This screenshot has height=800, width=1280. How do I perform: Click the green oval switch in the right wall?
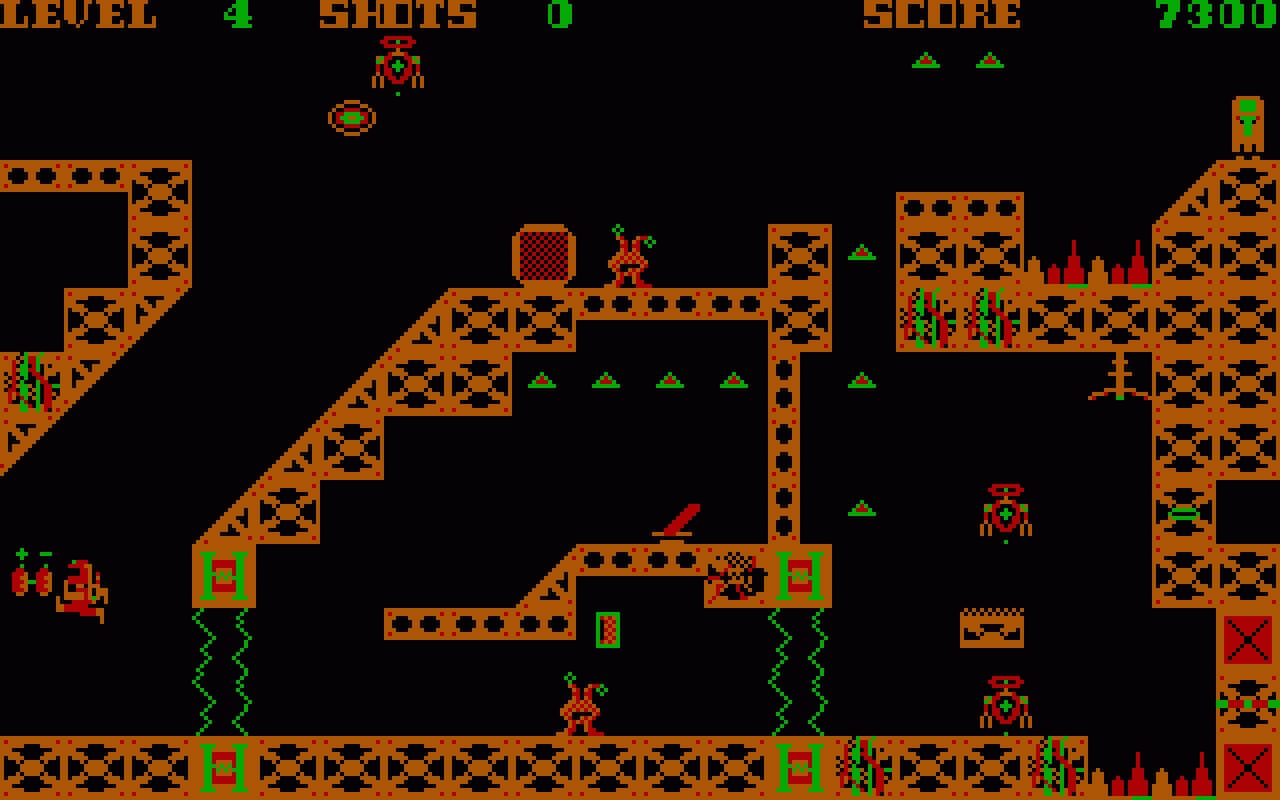pyautogui.click(x=1183, y=513)
